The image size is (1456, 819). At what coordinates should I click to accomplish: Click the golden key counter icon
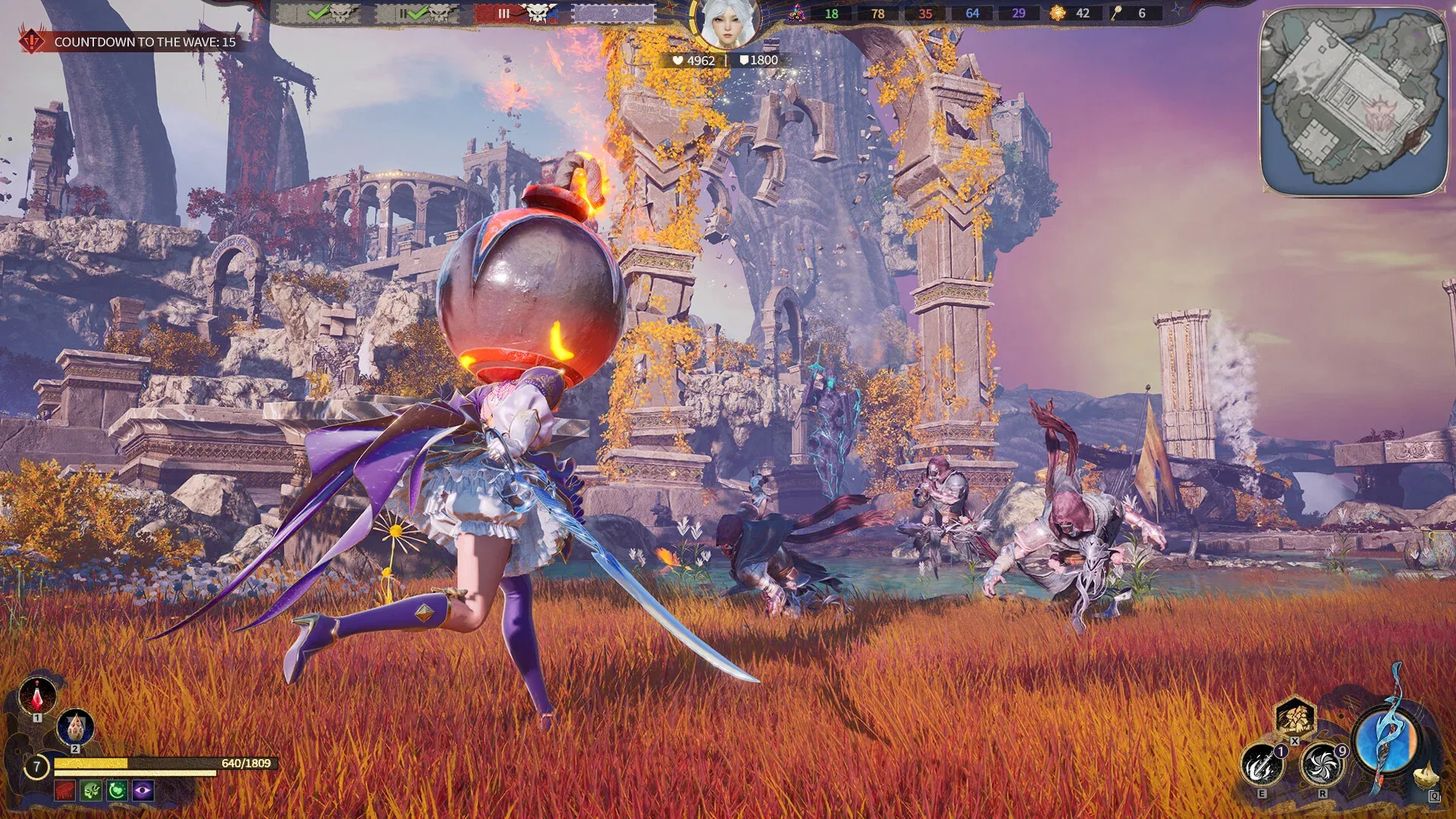tap(1117, 13)
